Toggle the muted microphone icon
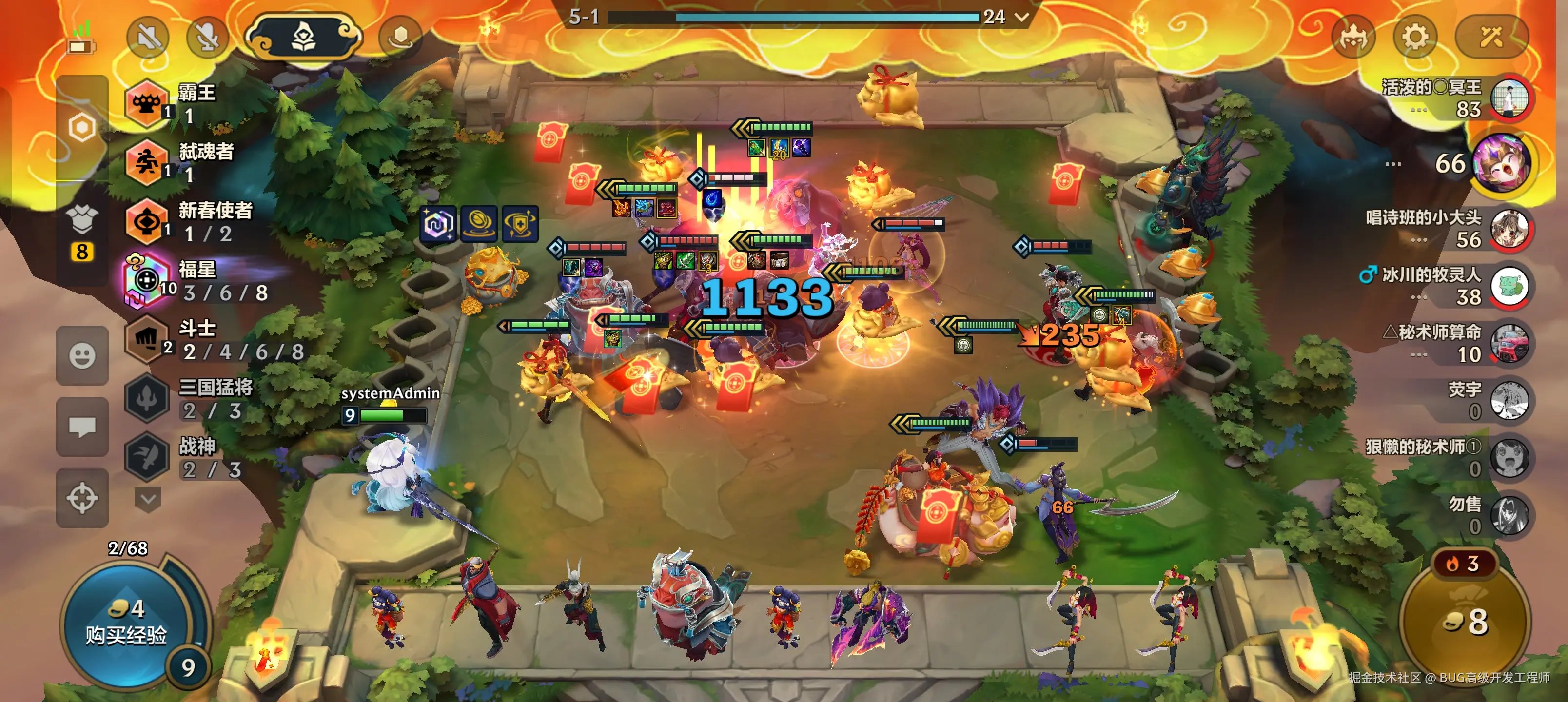 [207, 38]
